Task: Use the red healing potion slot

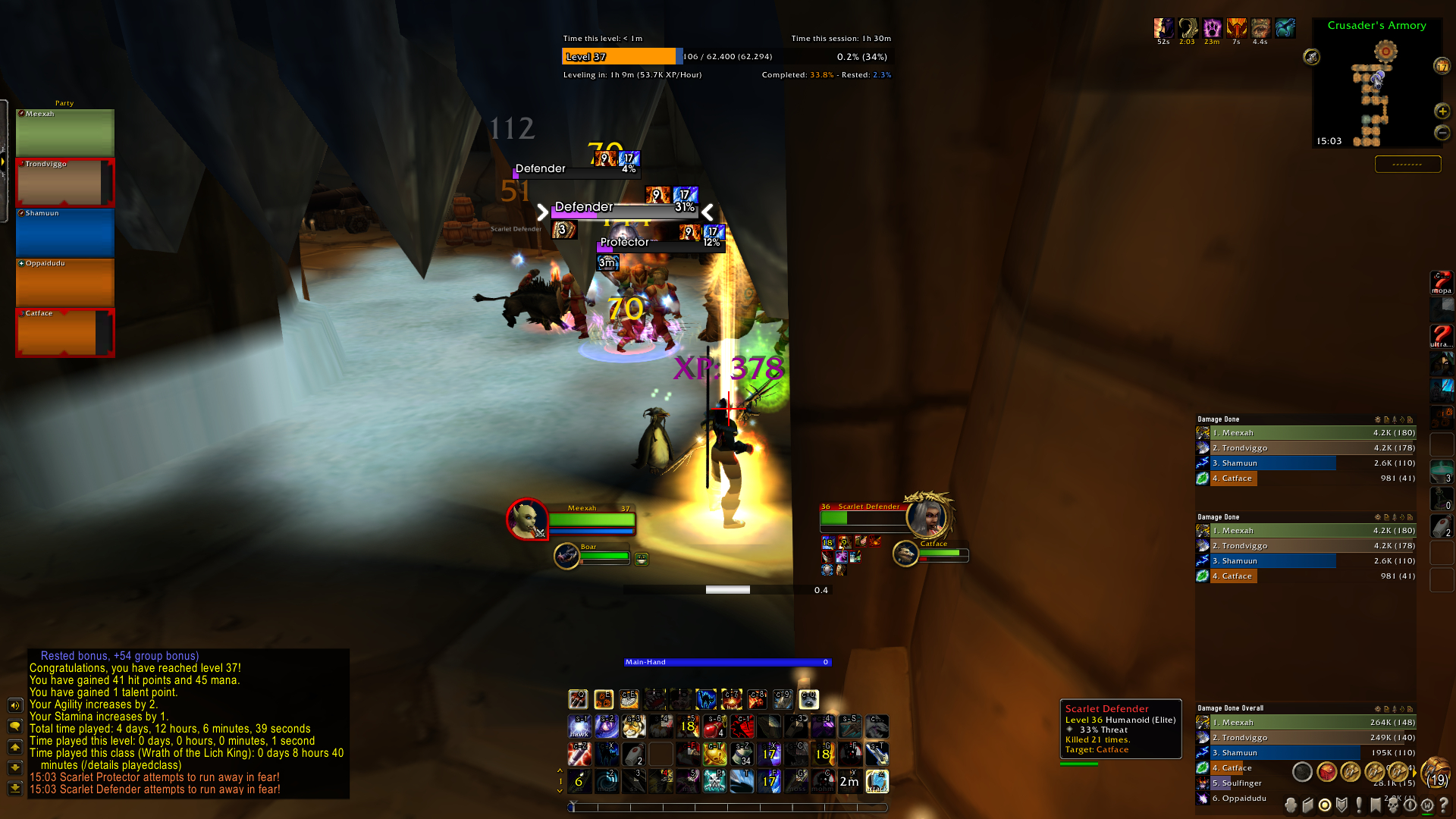Action: coord(714,727)
